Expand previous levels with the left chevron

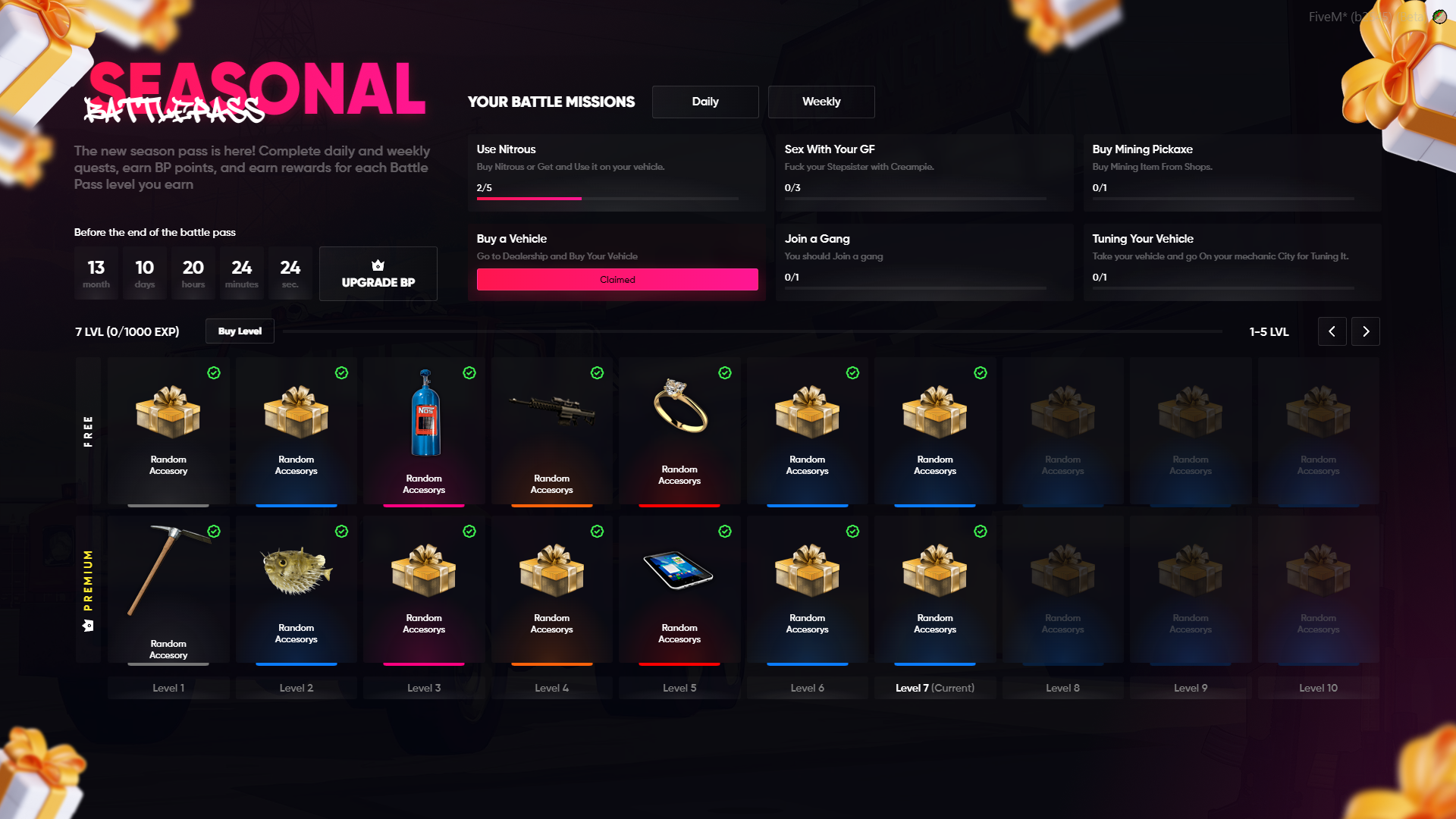[1332, 331]
